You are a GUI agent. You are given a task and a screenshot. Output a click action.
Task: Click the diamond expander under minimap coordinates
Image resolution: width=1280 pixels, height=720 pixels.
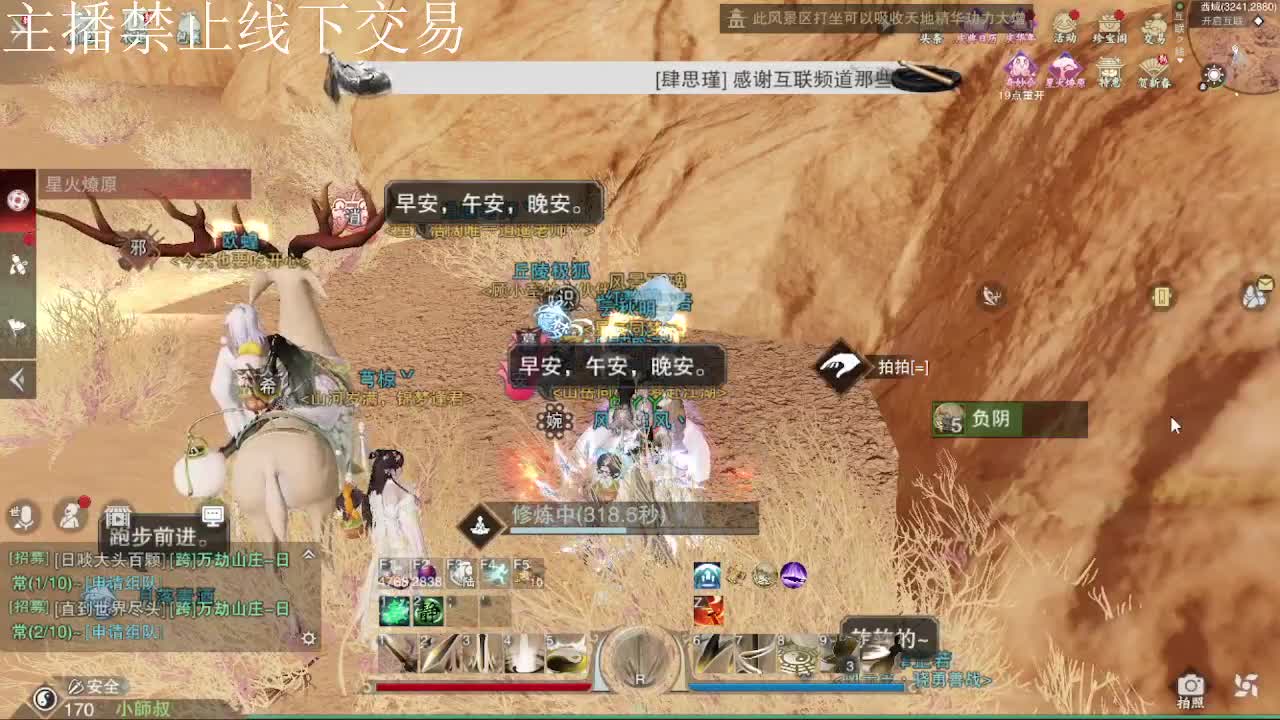tap(1258, 21)
